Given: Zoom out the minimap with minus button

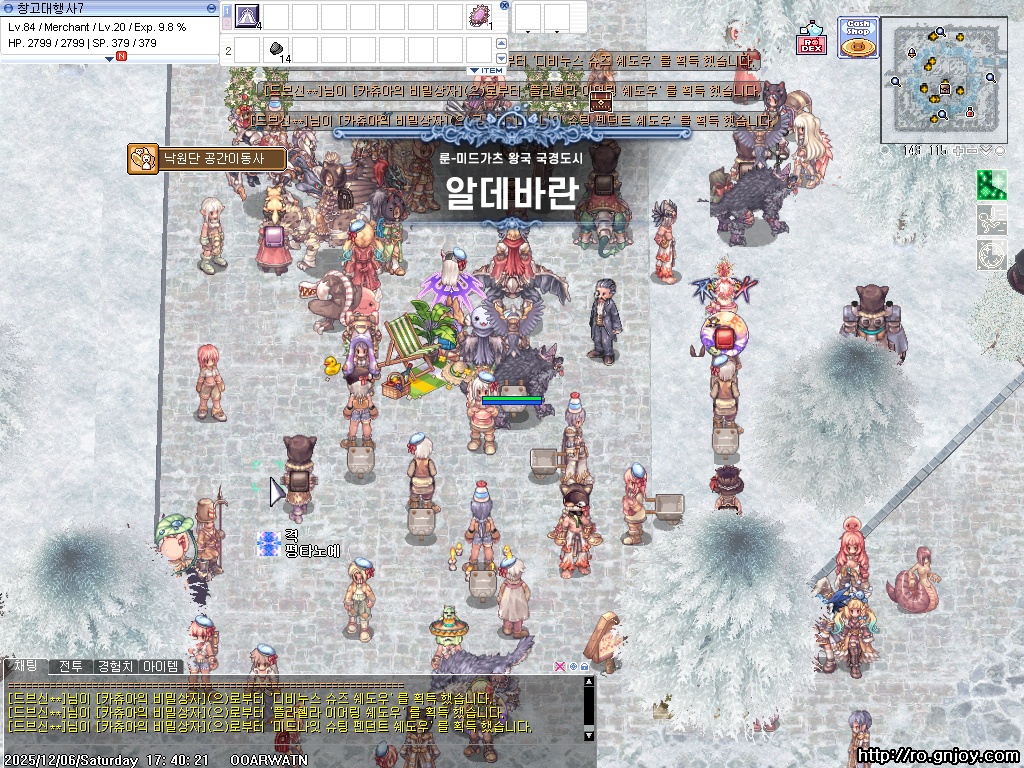Looking at the screenshot, I should tap(972, 151).
